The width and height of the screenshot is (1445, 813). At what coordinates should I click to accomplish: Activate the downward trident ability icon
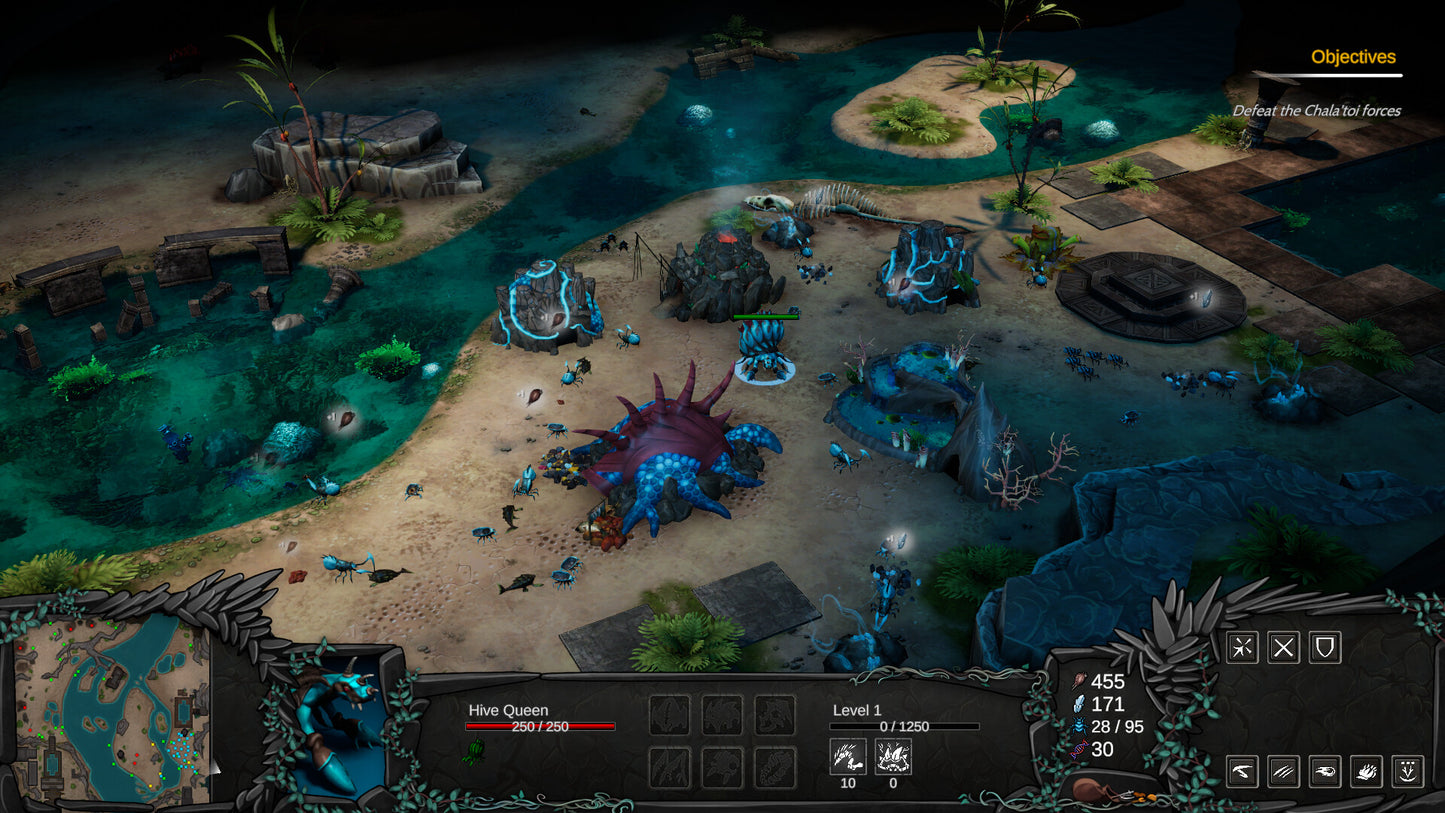tap(1408, 771)
